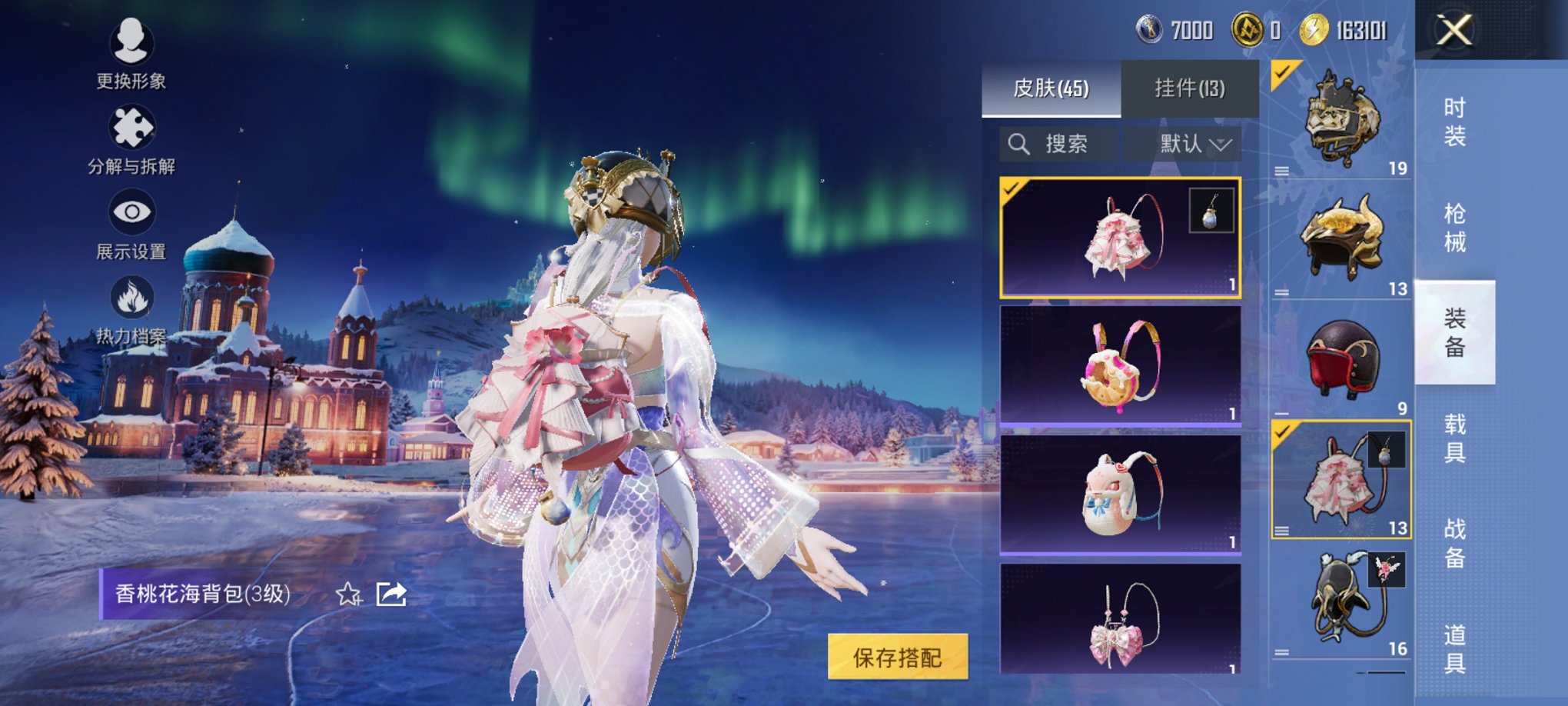Viewport: 1568px width, 706px height.
Task: Switch to the 挂件(13) tab
Action: 1191,86
